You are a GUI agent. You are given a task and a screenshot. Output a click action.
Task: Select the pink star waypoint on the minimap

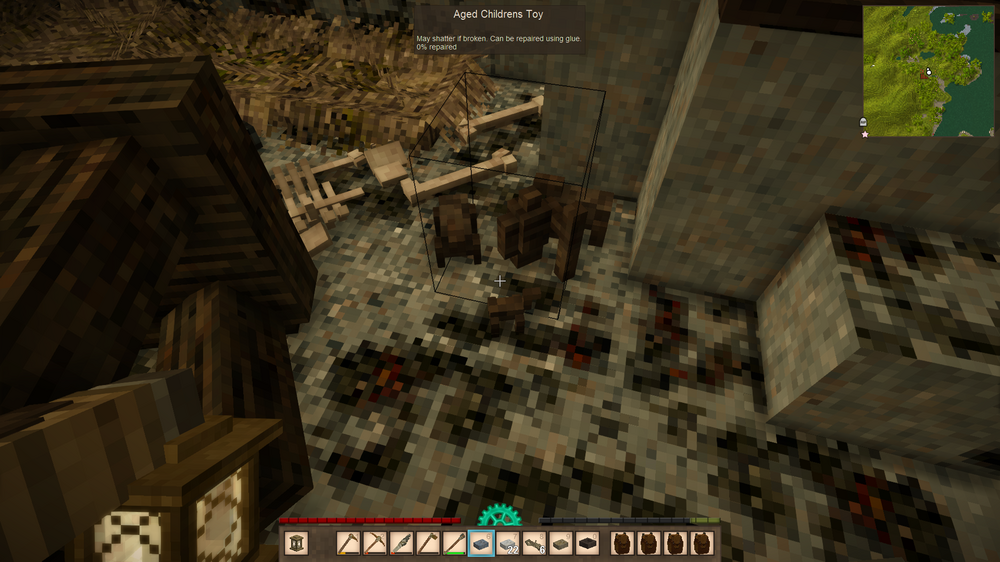[x=865, y=133]
